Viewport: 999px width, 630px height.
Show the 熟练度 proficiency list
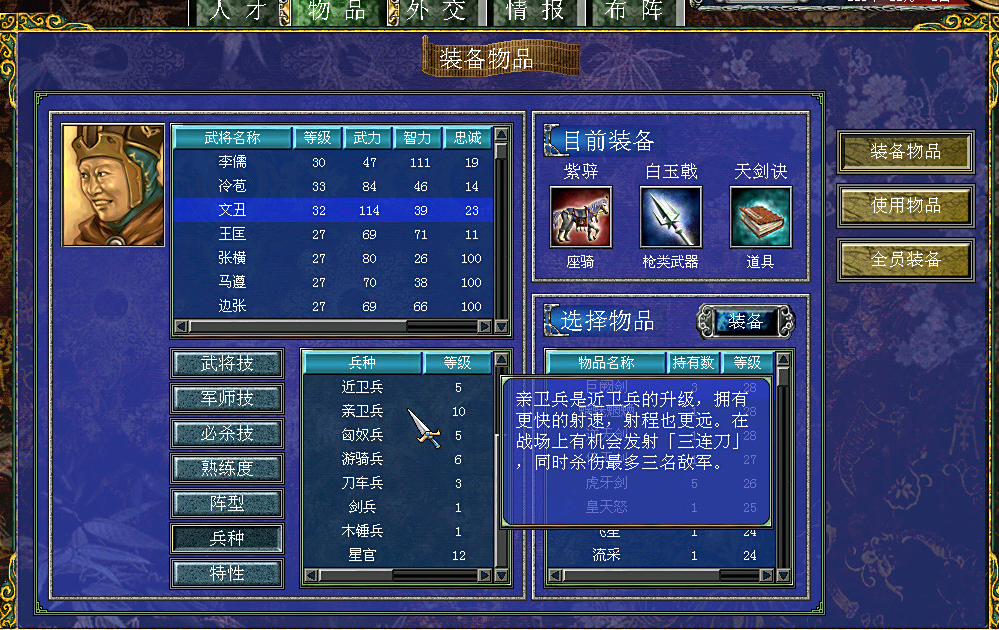pyautogui.click(x=227, y=468)
